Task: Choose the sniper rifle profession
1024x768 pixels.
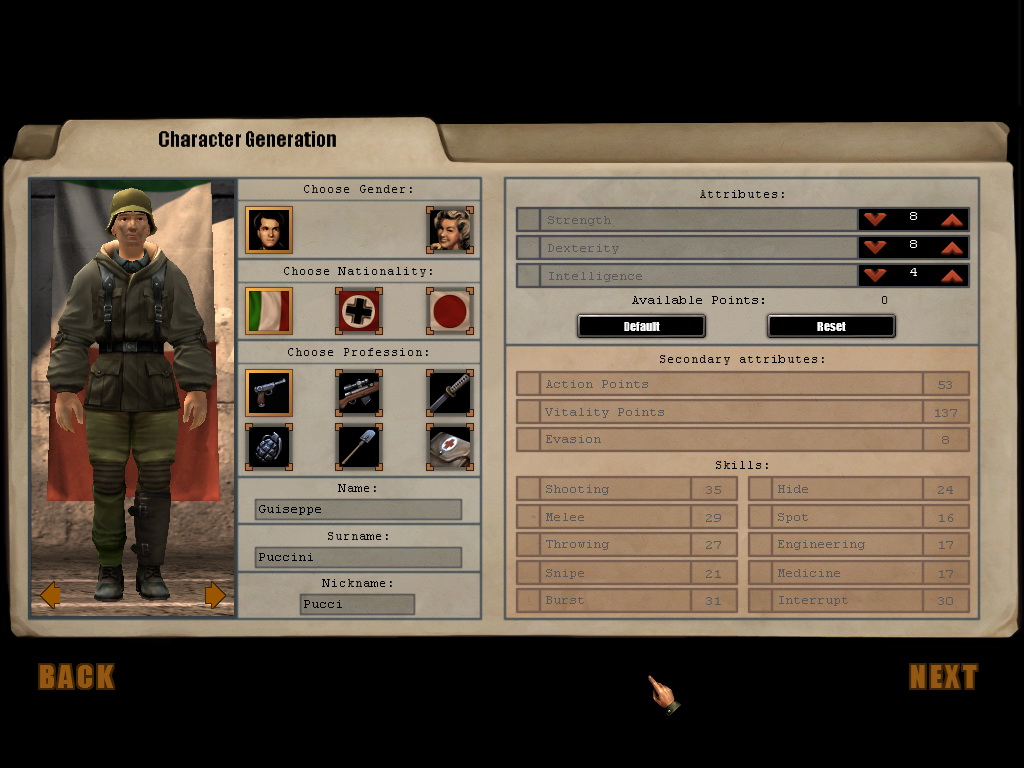Action: (x=359, y=393)
